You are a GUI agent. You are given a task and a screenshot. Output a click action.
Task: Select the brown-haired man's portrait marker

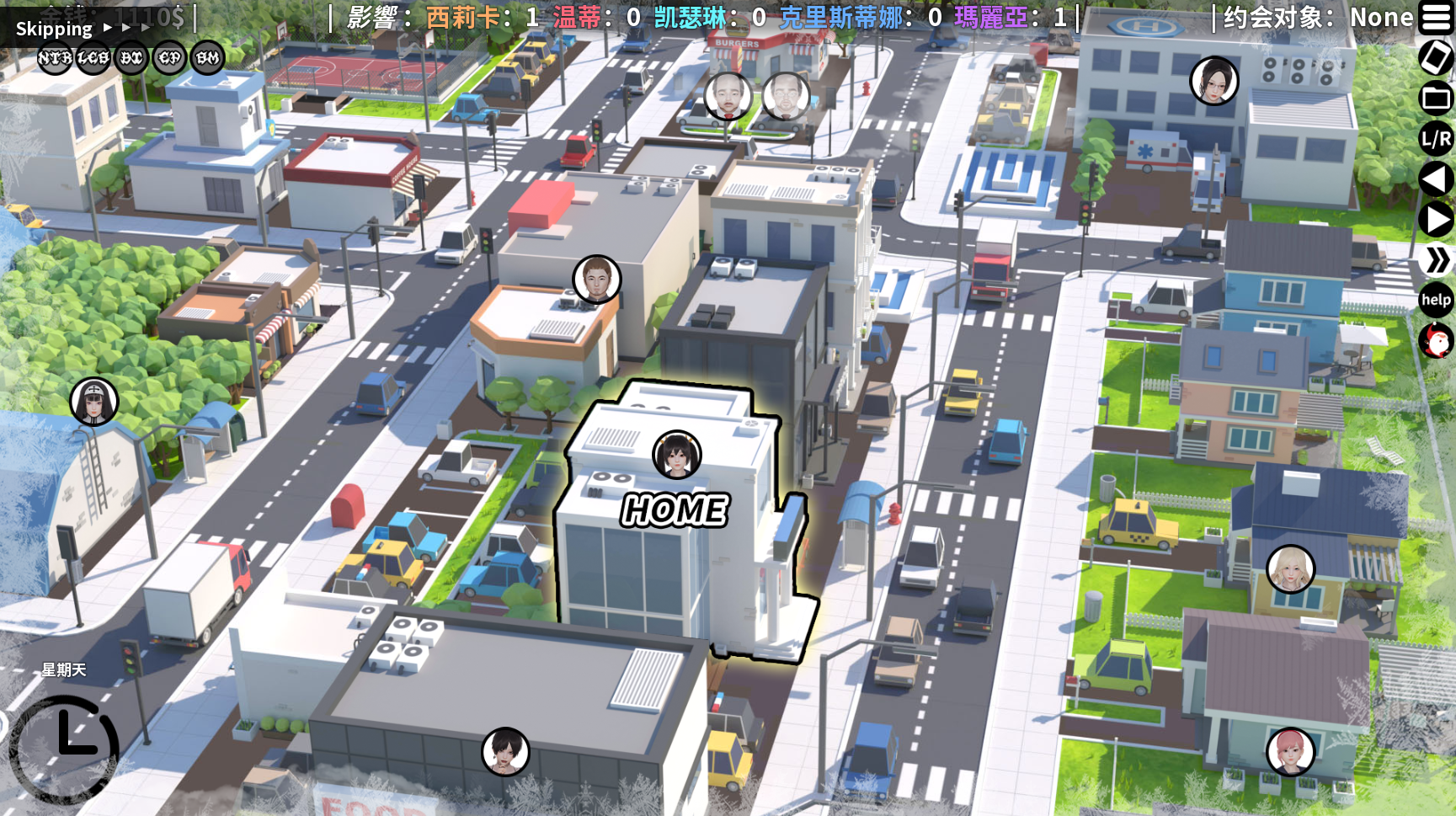coord(597,279)
